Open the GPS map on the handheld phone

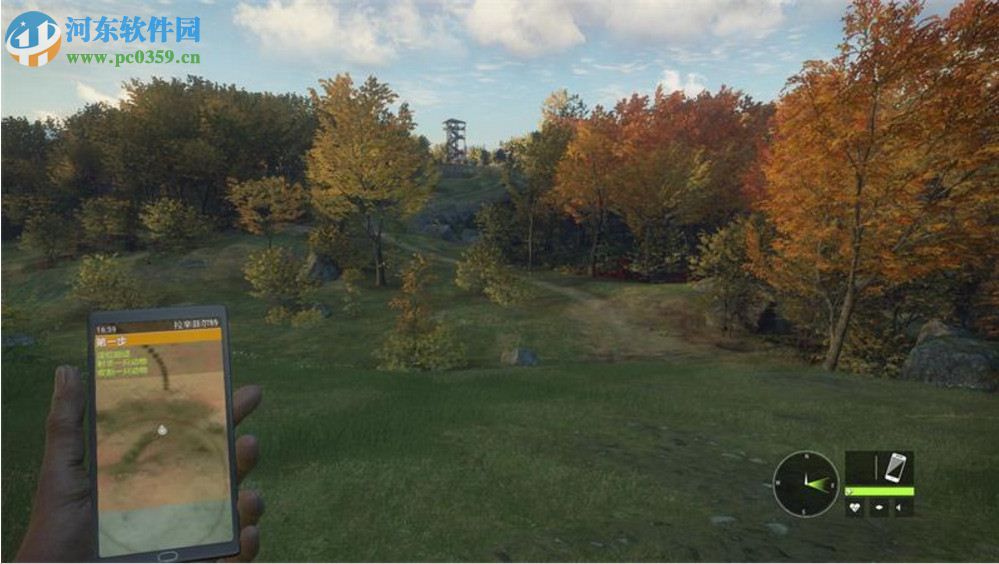point(162,440)
